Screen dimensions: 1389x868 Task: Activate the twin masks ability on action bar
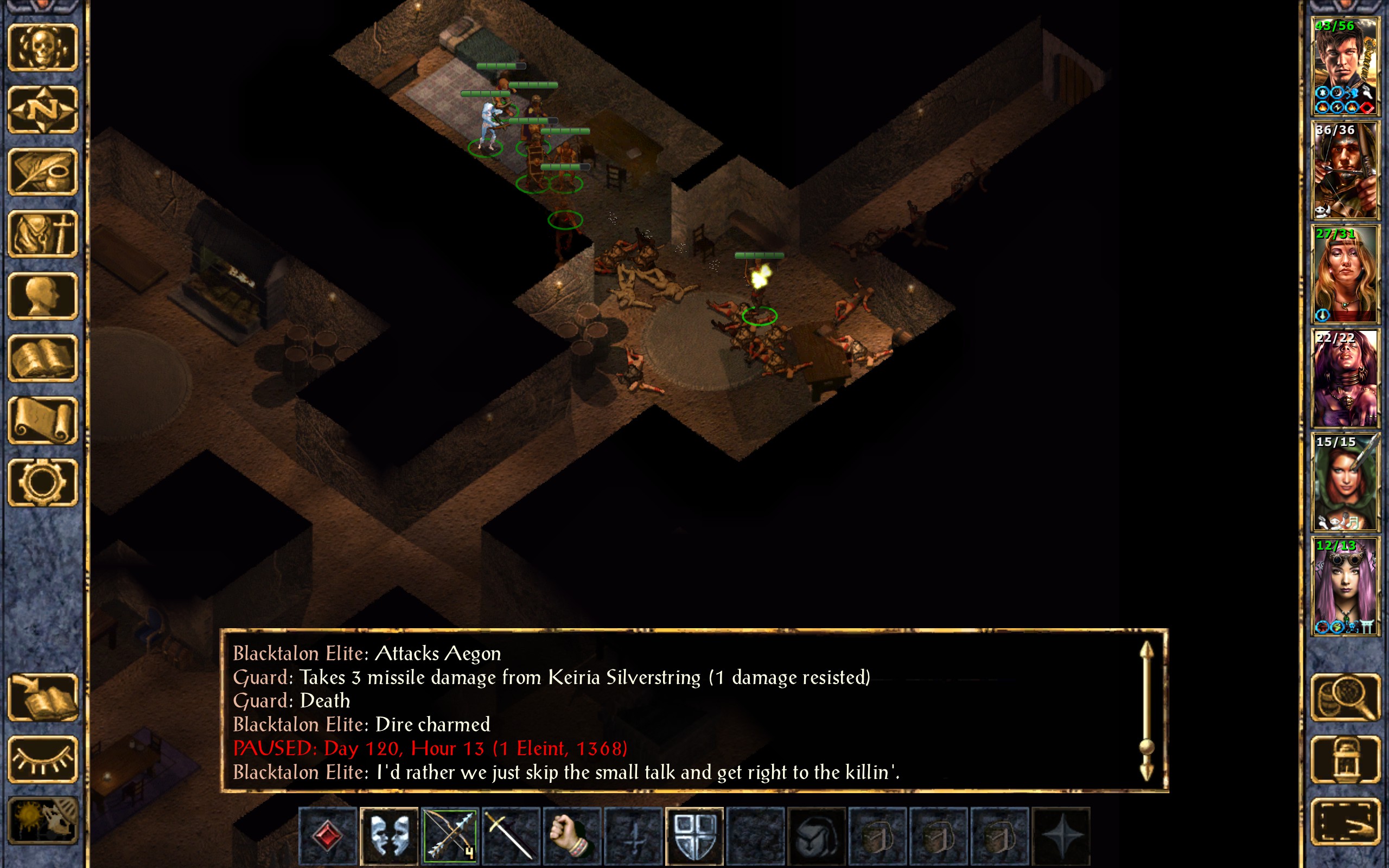pyautogui.click(x=389, y=835)
